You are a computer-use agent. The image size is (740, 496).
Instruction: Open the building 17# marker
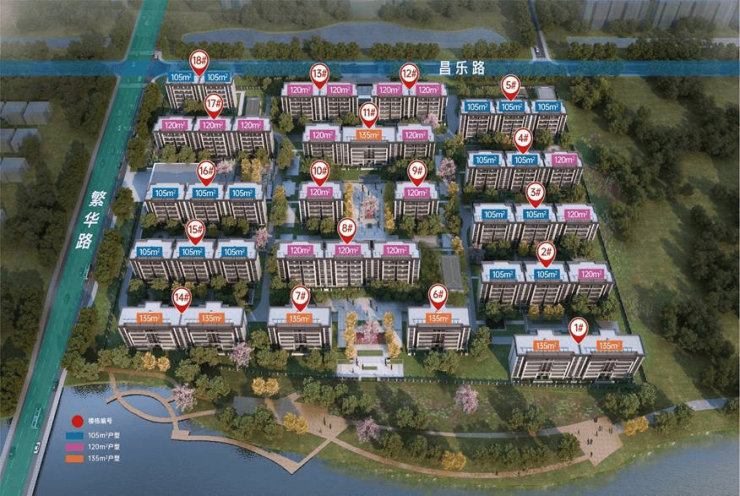(x=213, y=104)
